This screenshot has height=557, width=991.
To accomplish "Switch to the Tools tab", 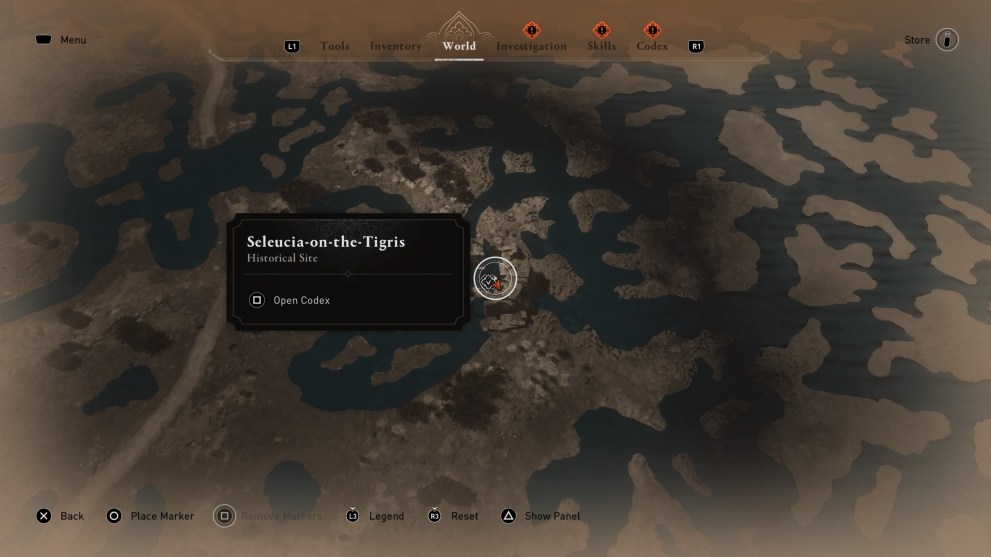I will 334,46.
